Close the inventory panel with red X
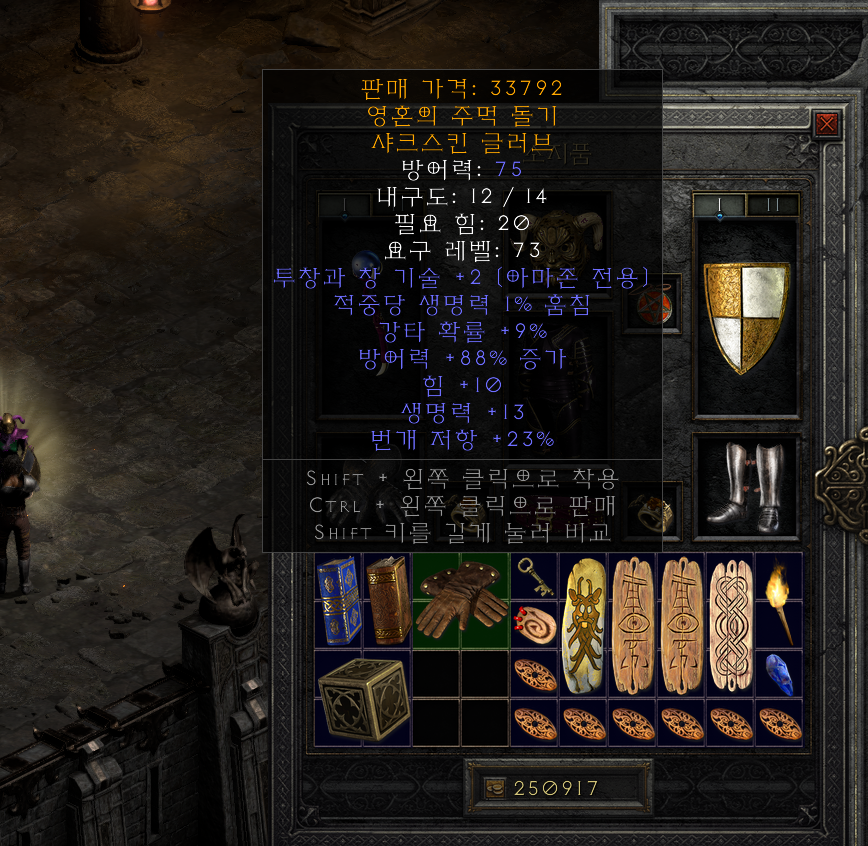This screenshot has width=868, height=846. (x=826, y=124)
